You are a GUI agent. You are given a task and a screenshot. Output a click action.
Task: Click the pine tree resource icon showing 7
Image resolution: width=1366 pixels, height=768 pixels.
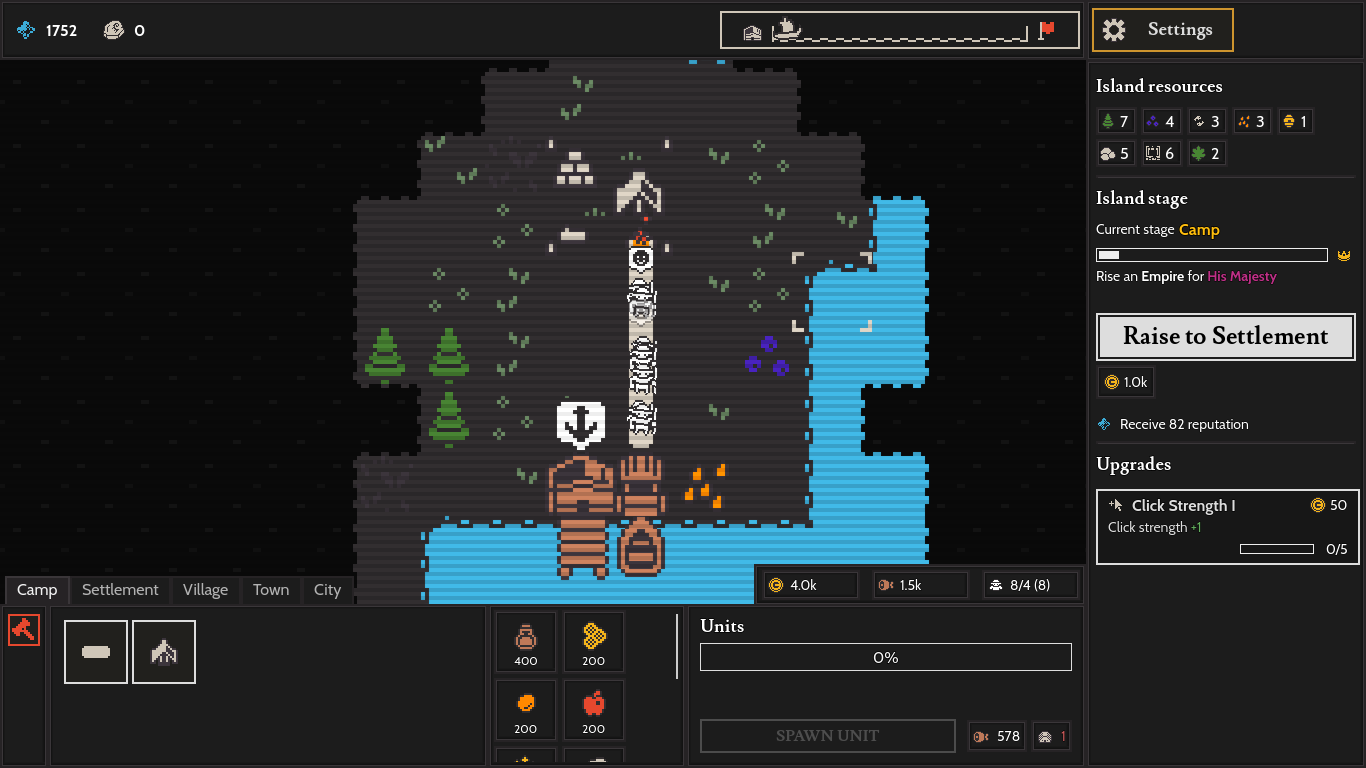tap(1116, 120)
